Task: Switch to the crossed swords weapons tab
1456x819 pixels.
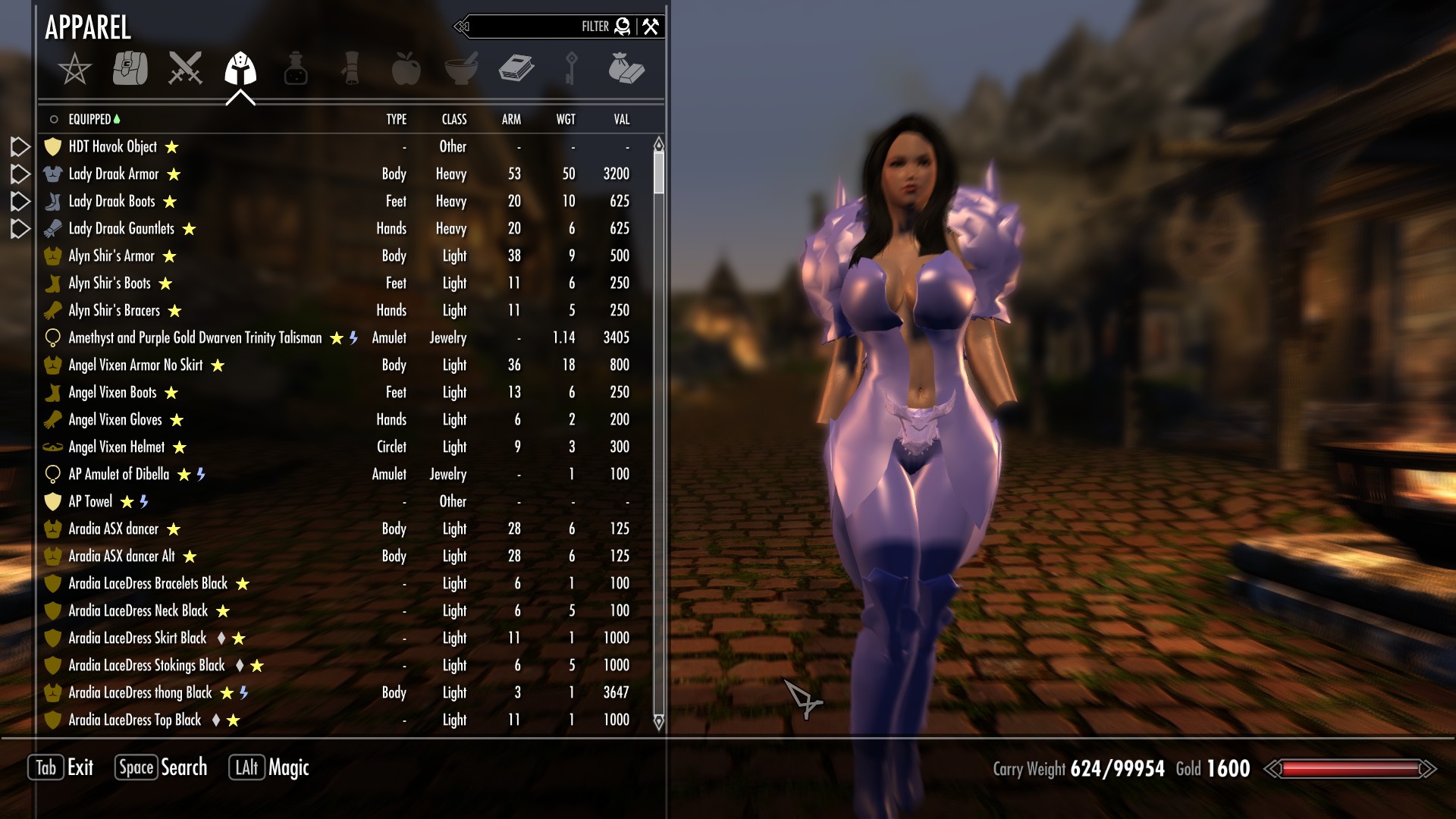Action: (185, 68)
